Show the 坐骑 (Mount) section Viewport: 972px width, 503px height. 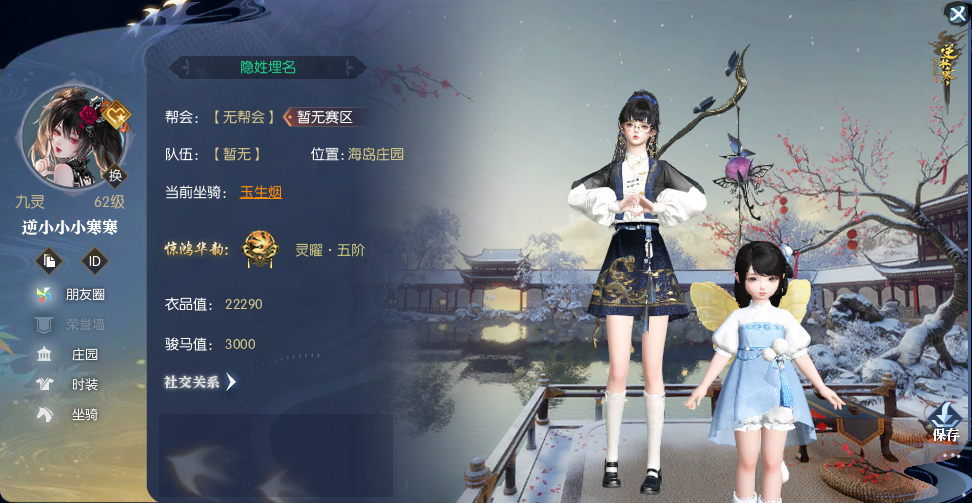tap(73, 414)
